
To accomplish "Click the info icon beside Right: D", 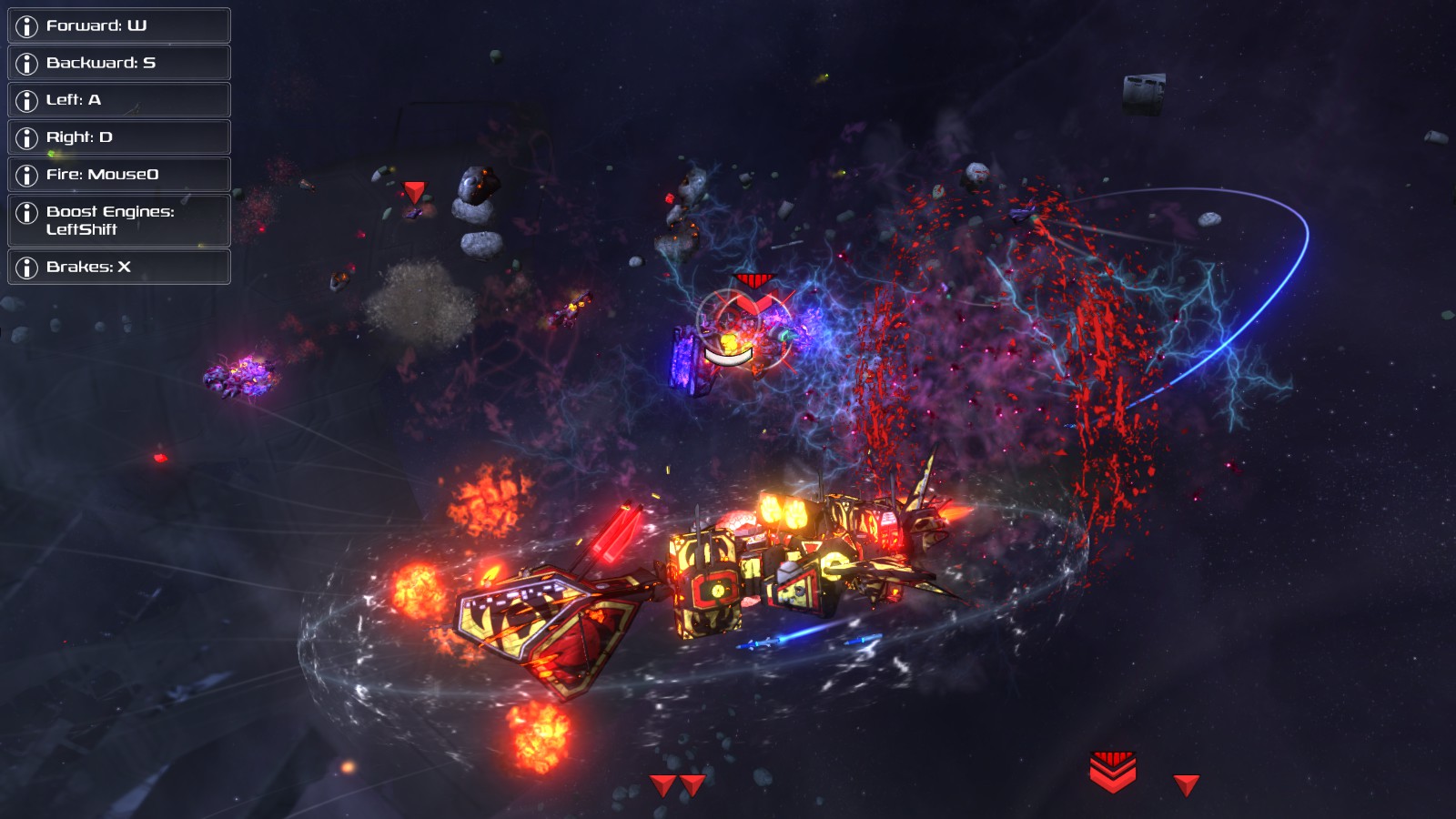I will 27,136.
